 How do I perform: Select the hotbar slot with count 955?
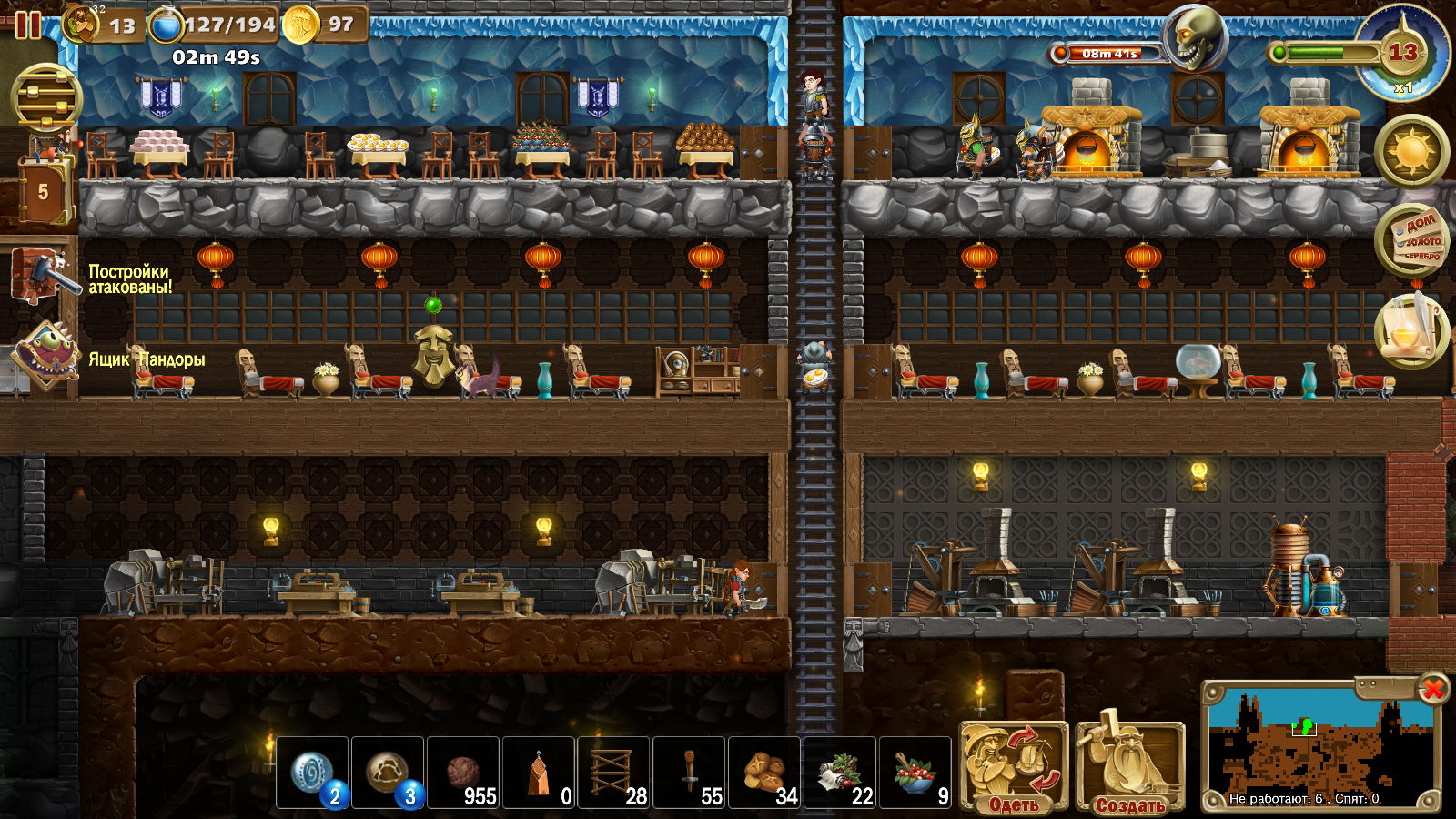point(463,773)
